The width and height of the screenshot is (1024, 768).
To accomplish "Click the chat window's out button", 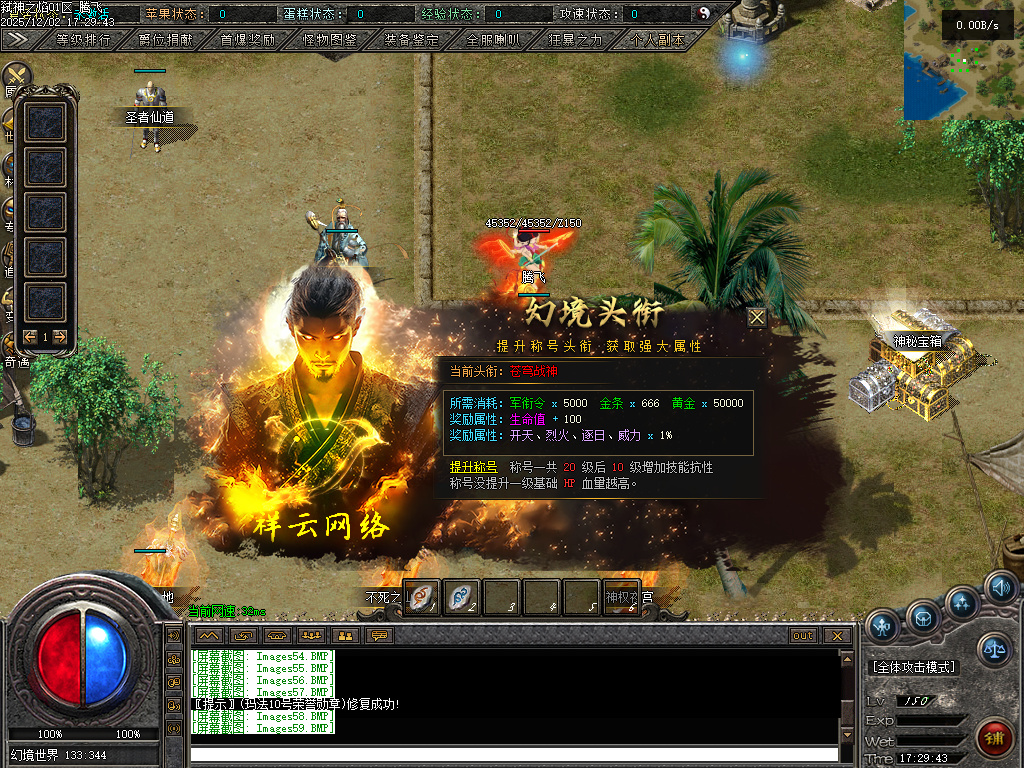I will pyautogui.click(x=803, y=636).
